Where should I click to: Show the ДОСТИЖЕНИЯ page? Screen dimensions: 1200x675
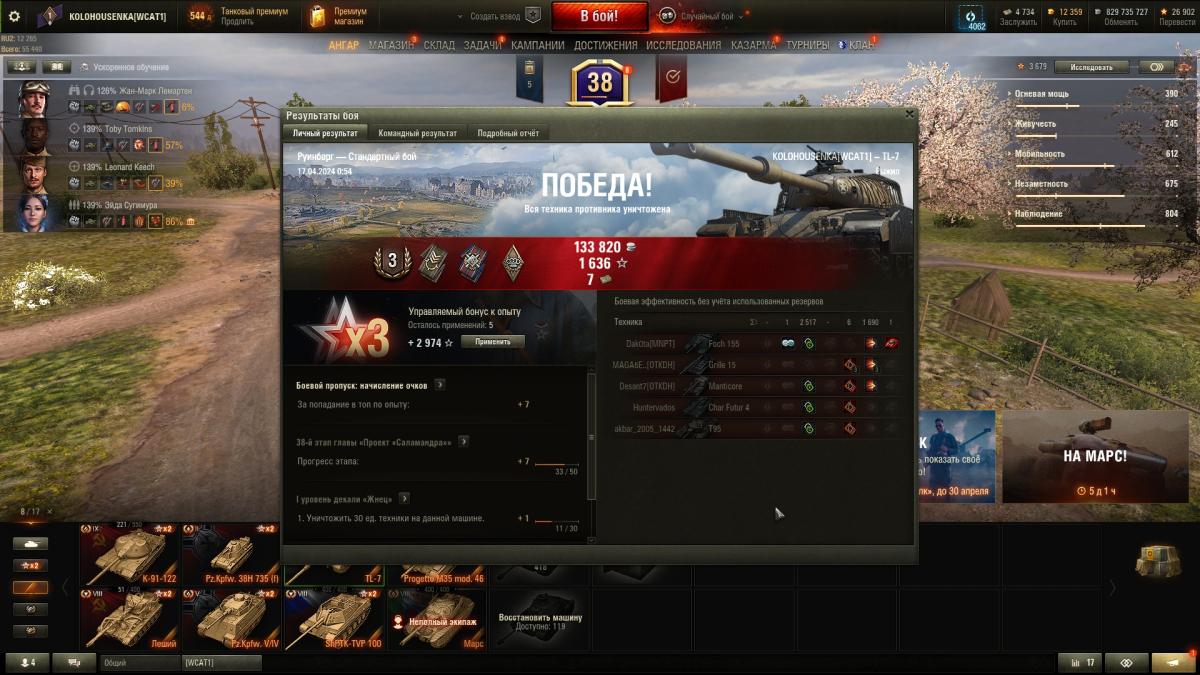pos(606,45)
